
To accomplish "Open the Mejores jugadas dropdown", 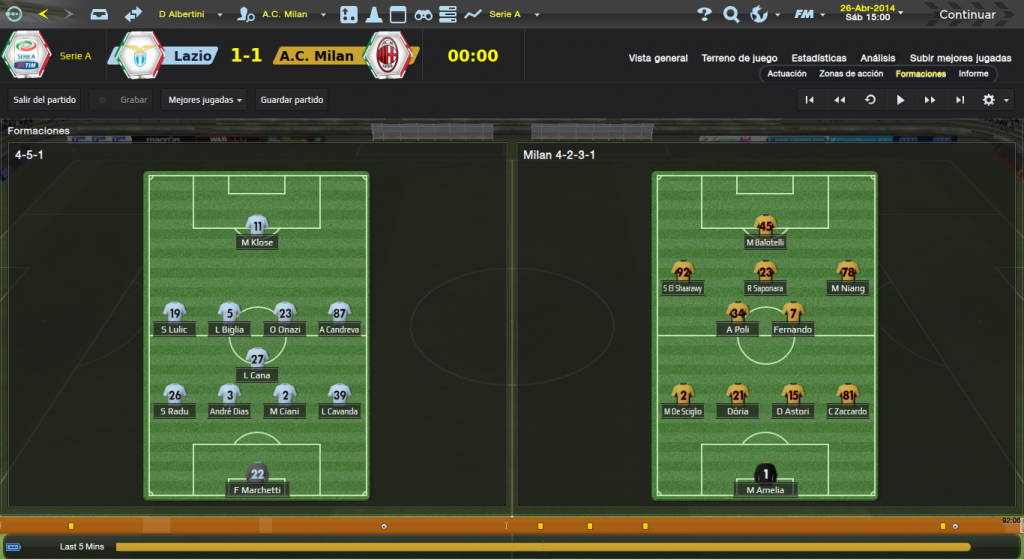I will (x=205, y=100).
